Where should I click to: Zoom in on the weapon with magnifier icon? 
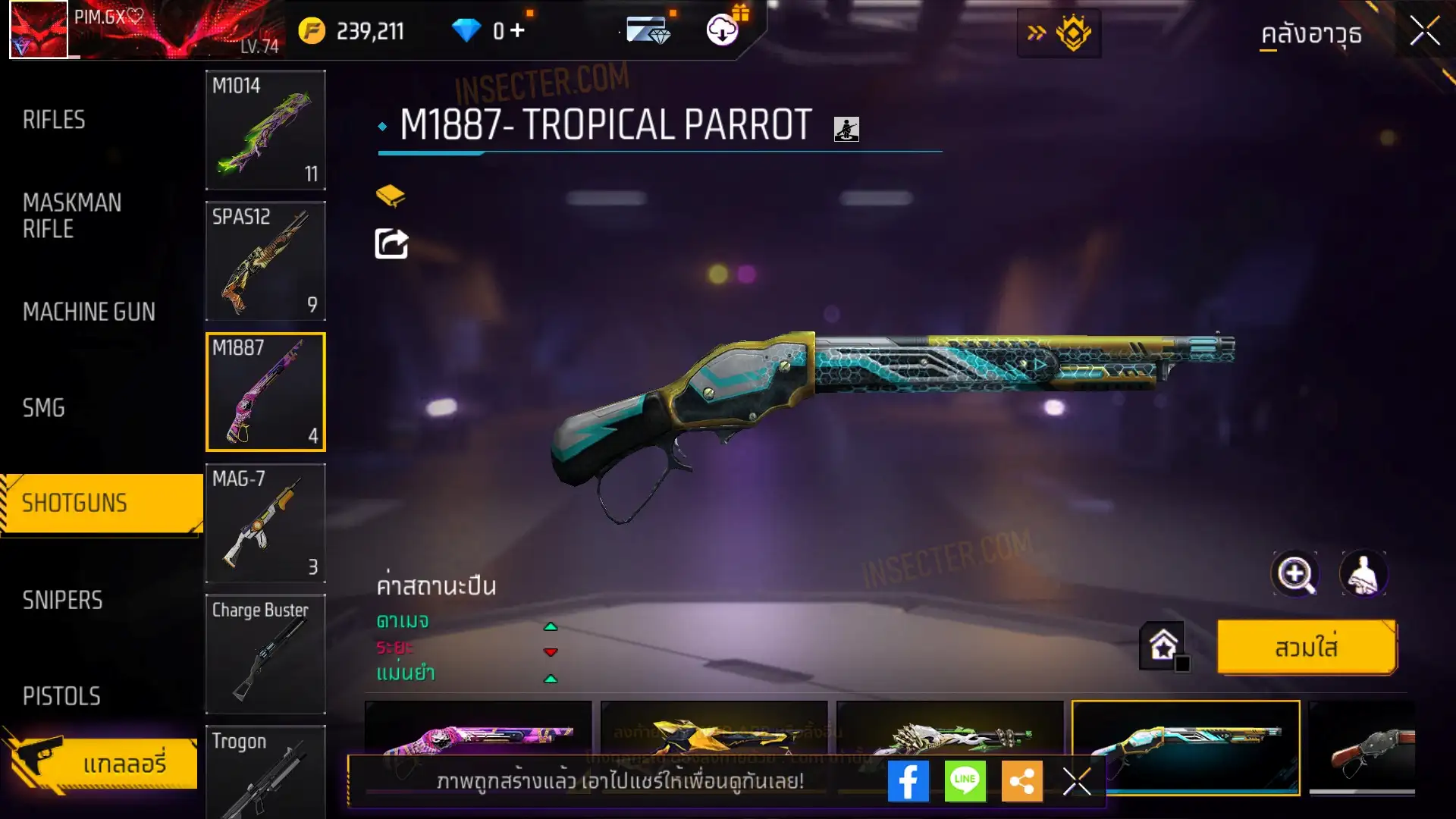1295,574
